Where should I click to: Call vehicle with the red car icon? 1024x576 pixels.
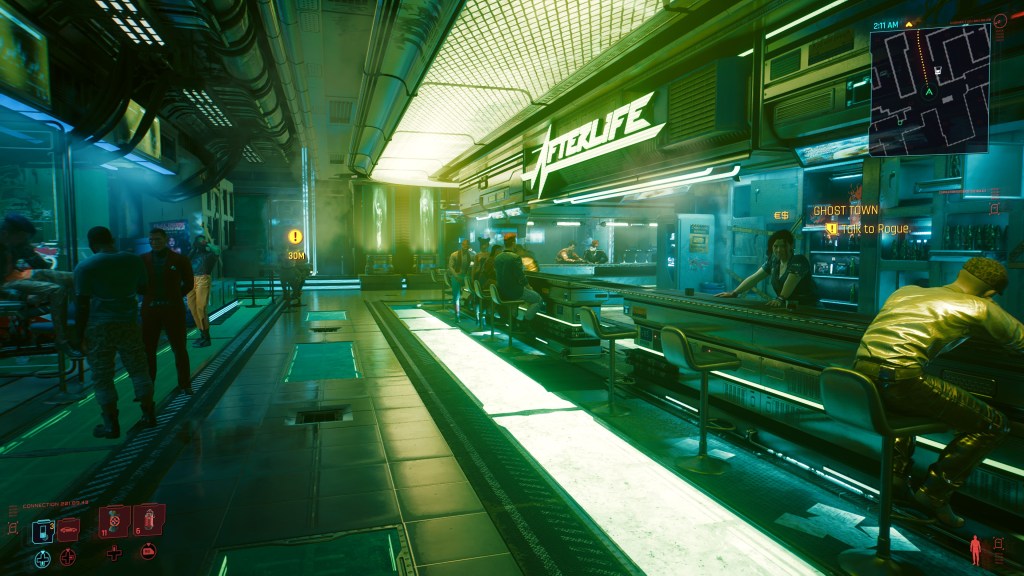(x=68, y=529)
